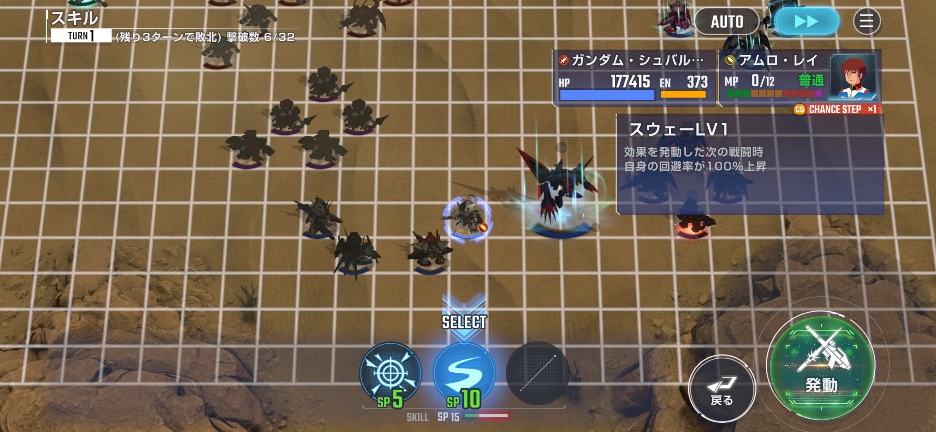Screen dimensions: 936x432
Task: Choose the SP 10 Sway skill icon
Action: click(464, 372)
